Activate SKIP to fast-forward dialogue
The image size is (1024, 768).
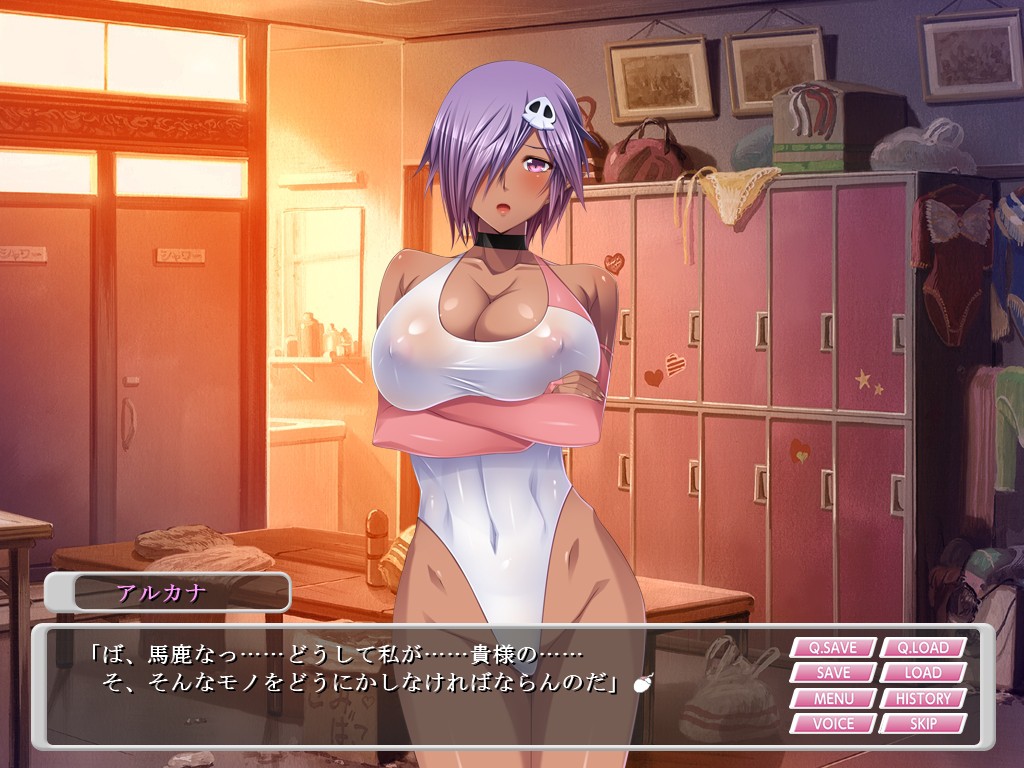[923, 723]
